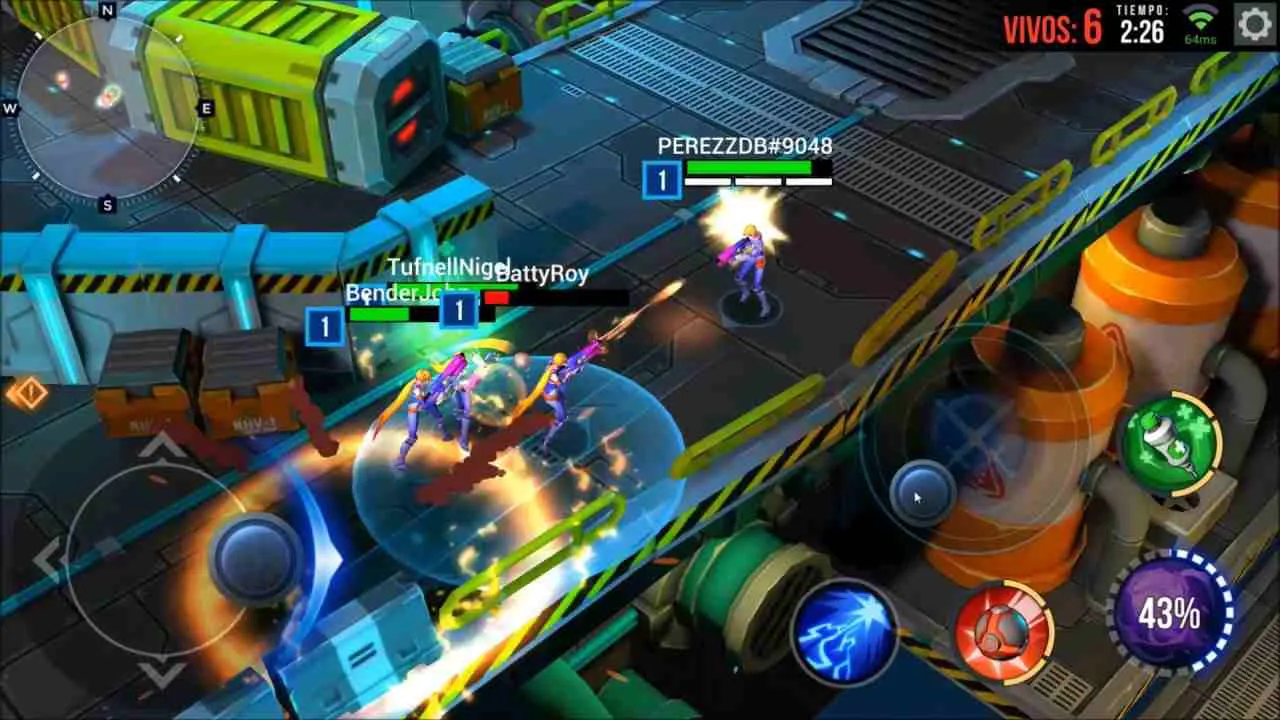
Task: Select BattyRoy's name label
Action: coord(541,274)
